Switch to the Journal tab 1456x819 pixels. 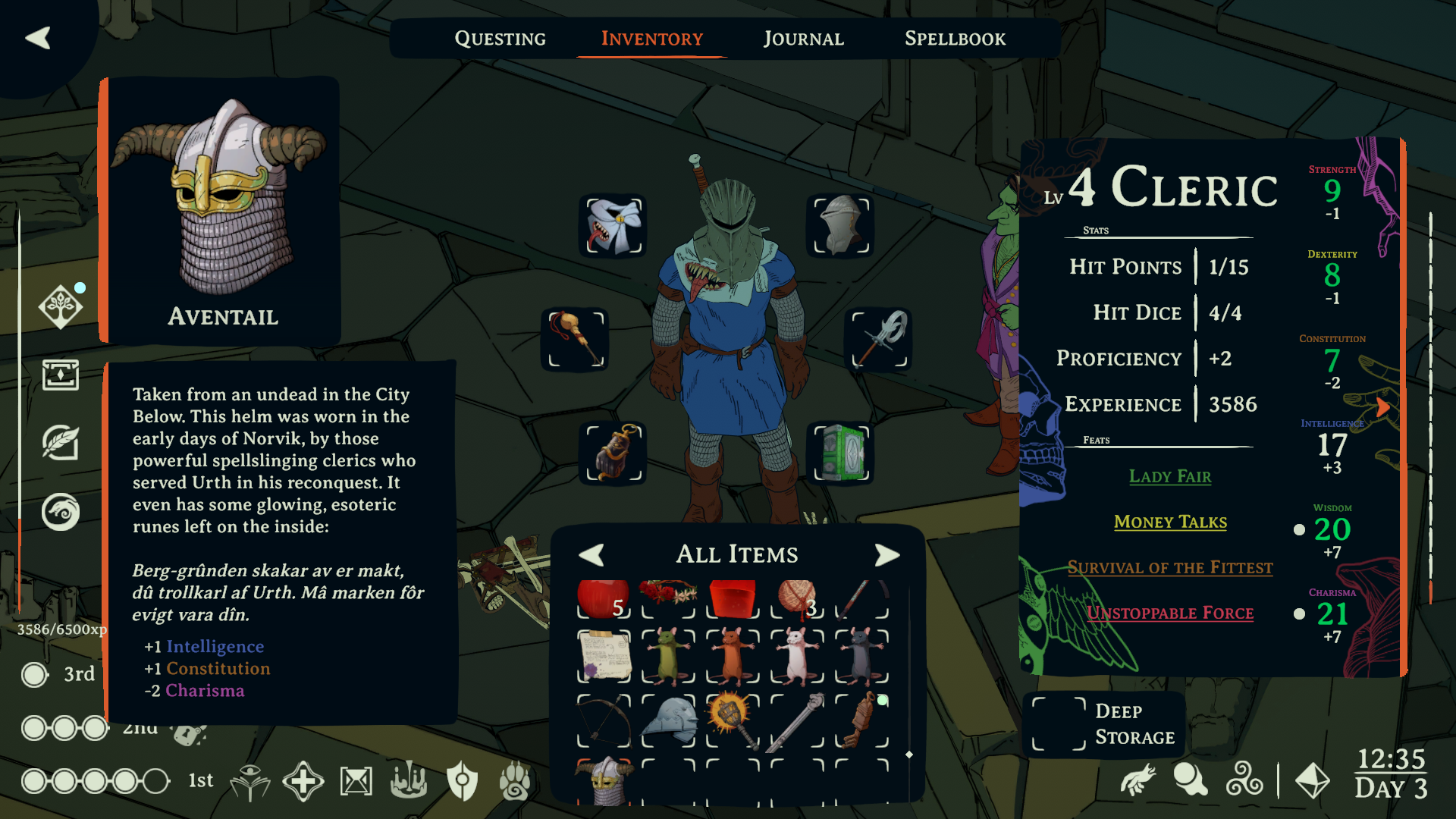point(804,39)
